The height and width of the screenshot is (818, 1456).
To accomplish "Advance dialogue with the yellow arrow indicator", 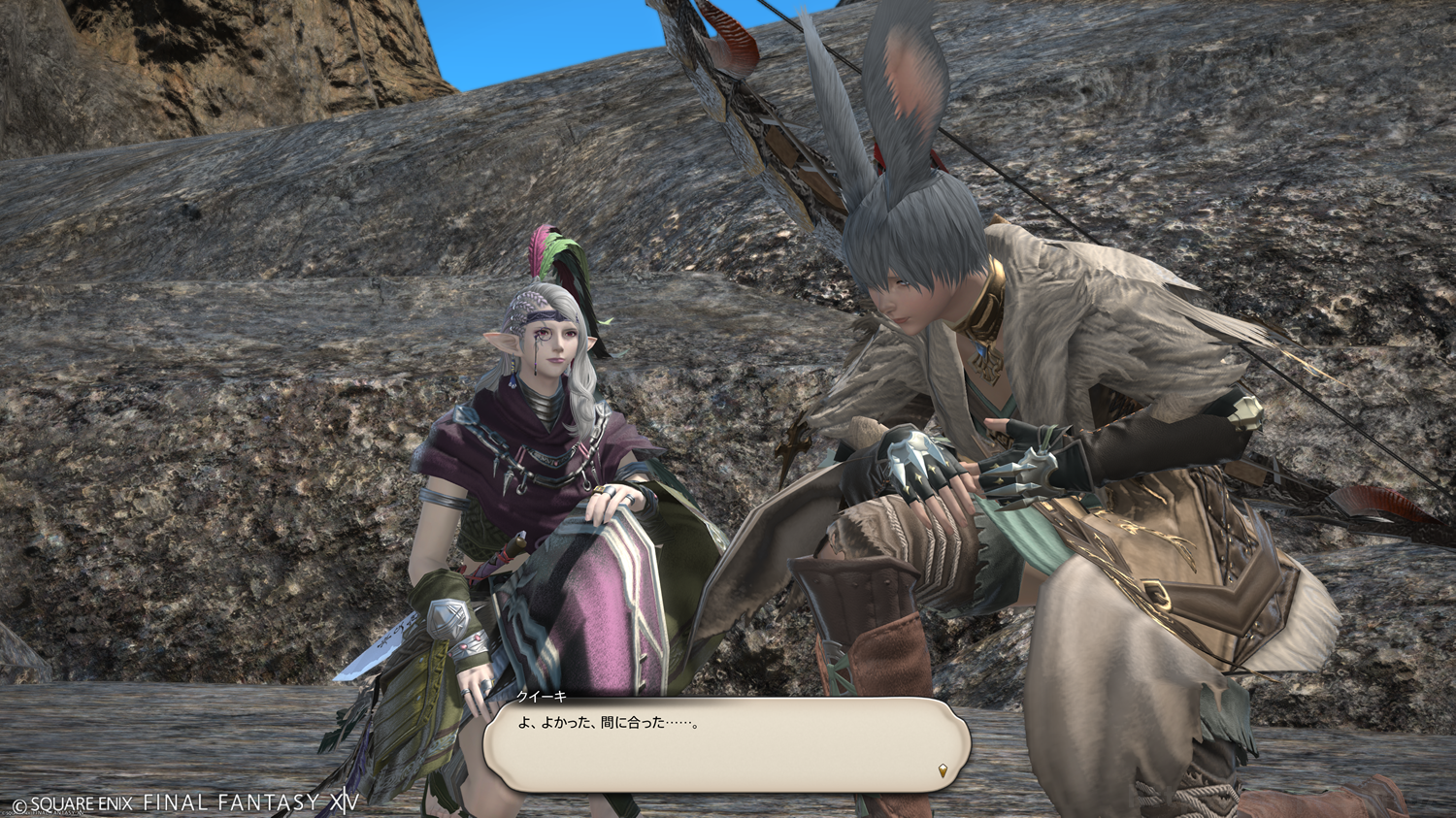I will (x=943, y=771).
